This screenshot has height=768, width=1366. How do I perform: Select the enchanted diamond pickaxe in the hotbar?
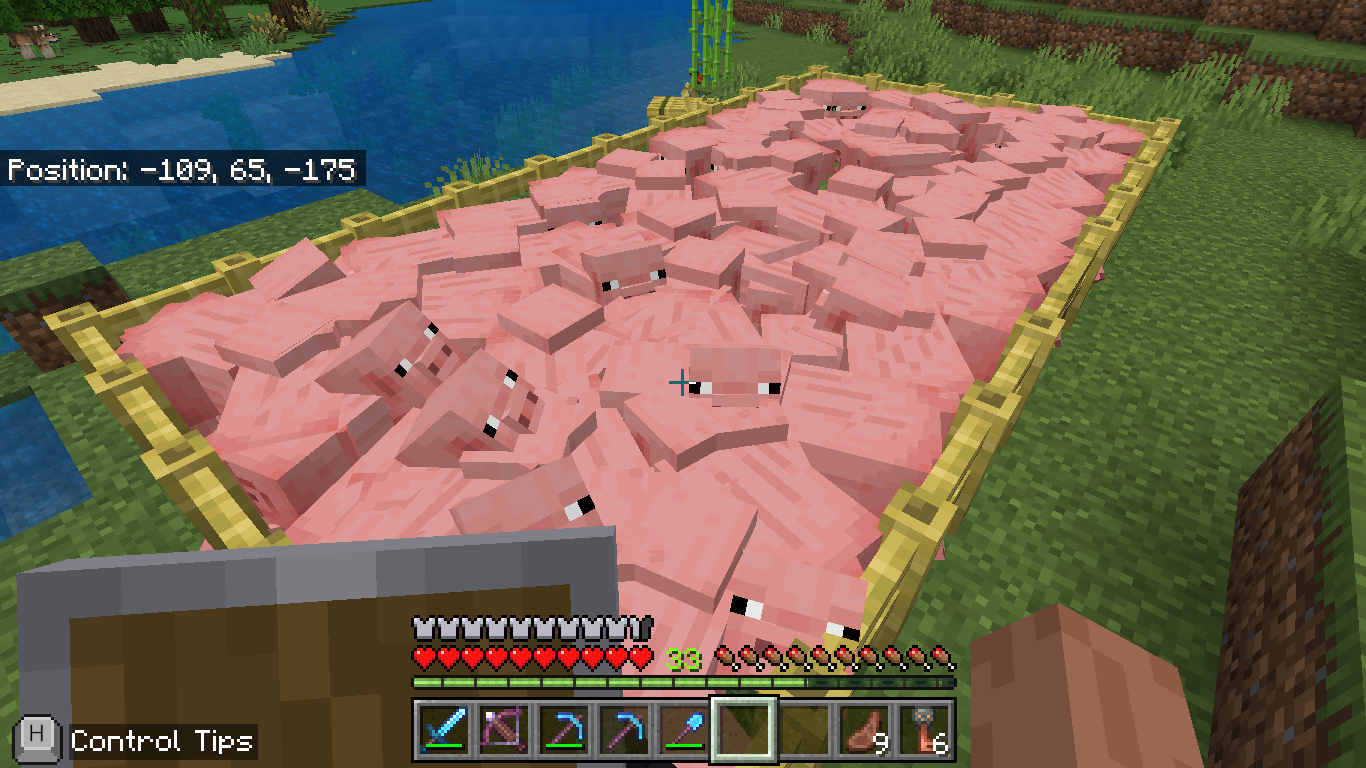click(x=623, y=730)
